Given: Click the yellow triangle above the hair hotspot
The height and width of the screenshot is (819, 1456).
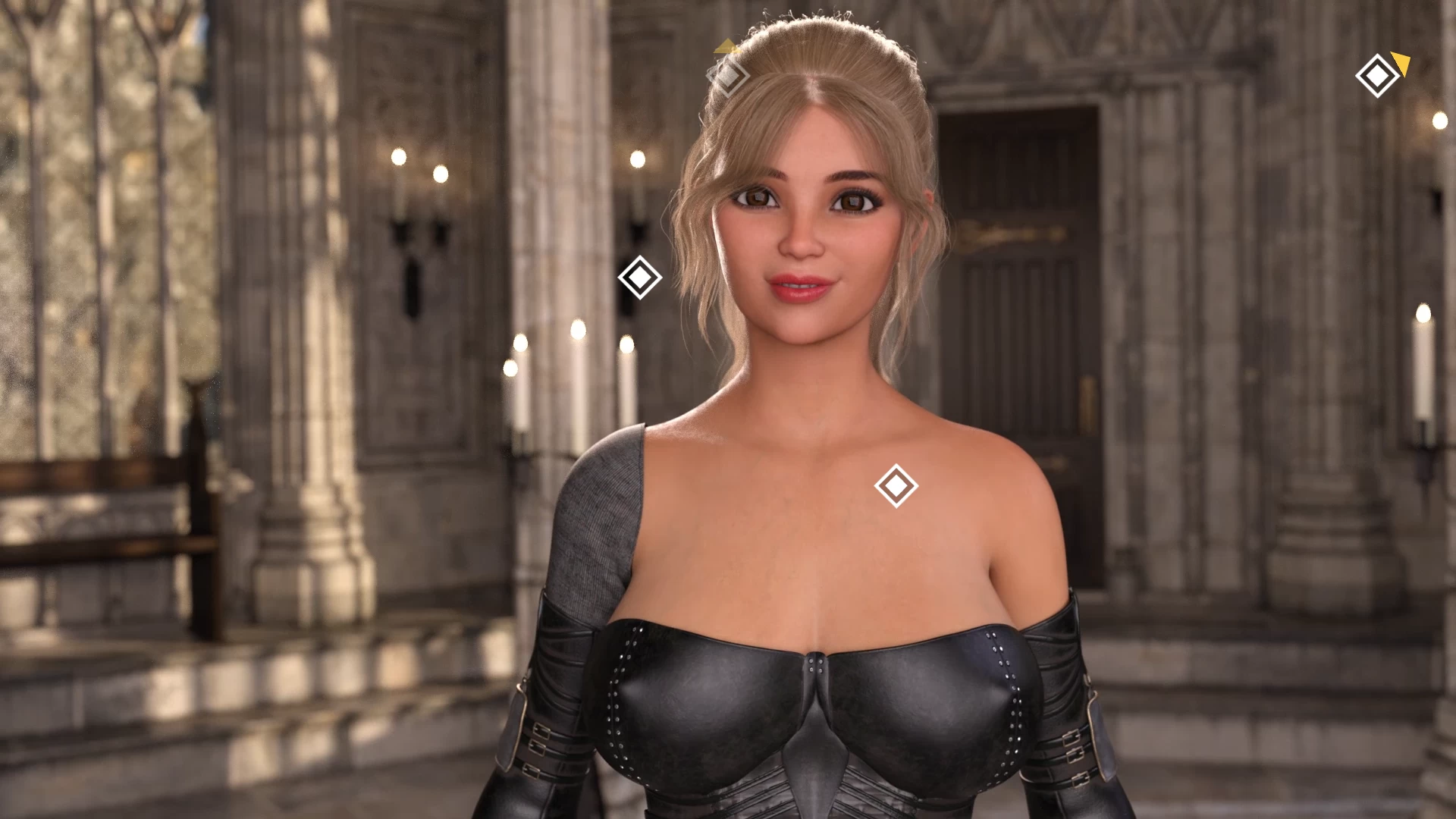Looking at the screenshot, I should click(729, 47).
